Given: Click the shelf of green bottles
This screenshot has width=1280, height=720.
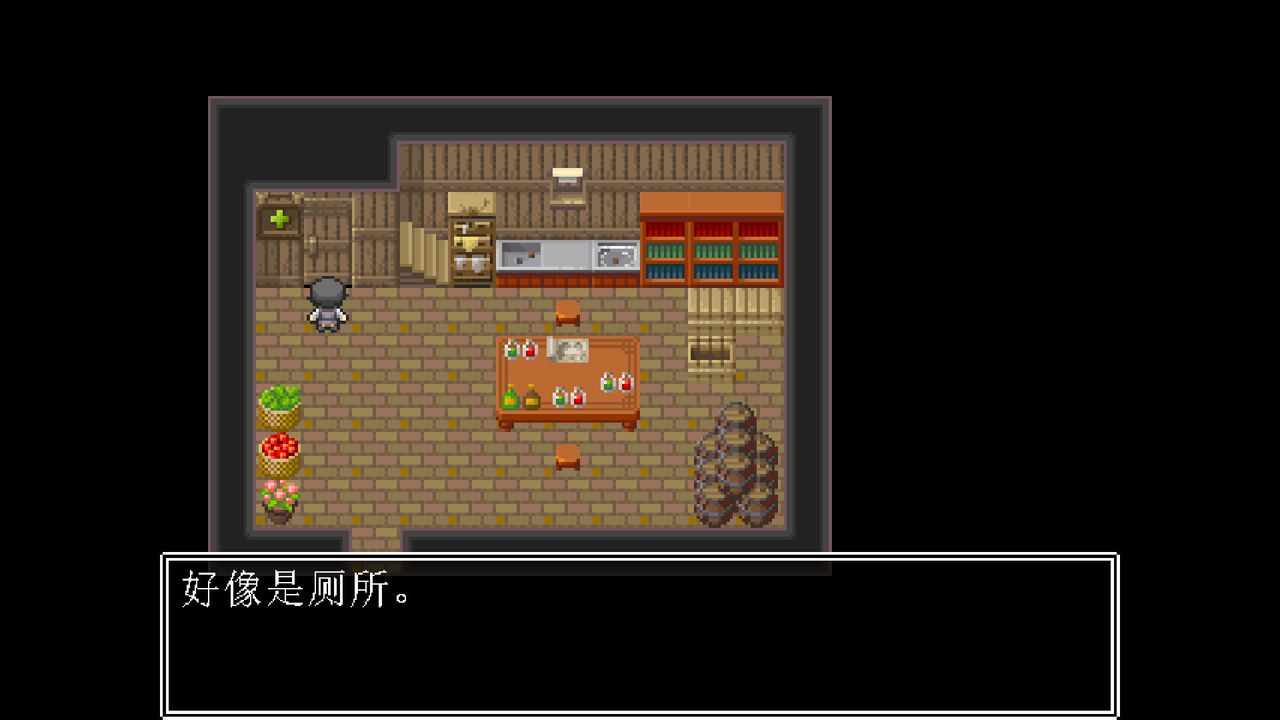Looking at the screenshot, I should coord(712,250).
